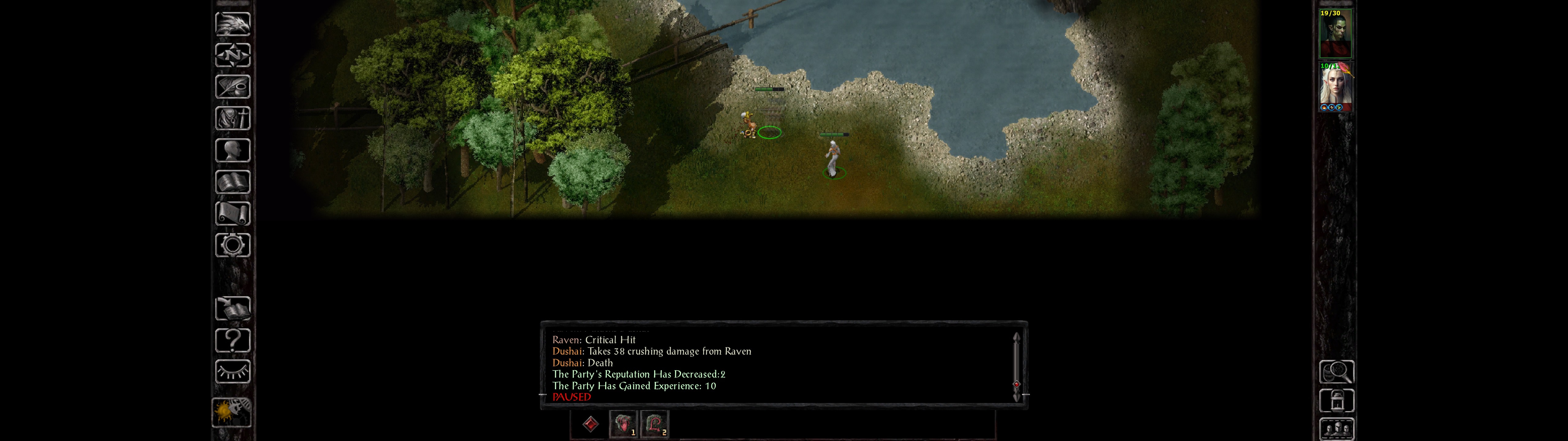The height and width of the screenshot is (441, 1568).
Task: Click the dragon head return-to-game button
Action: tap(232, 24)
